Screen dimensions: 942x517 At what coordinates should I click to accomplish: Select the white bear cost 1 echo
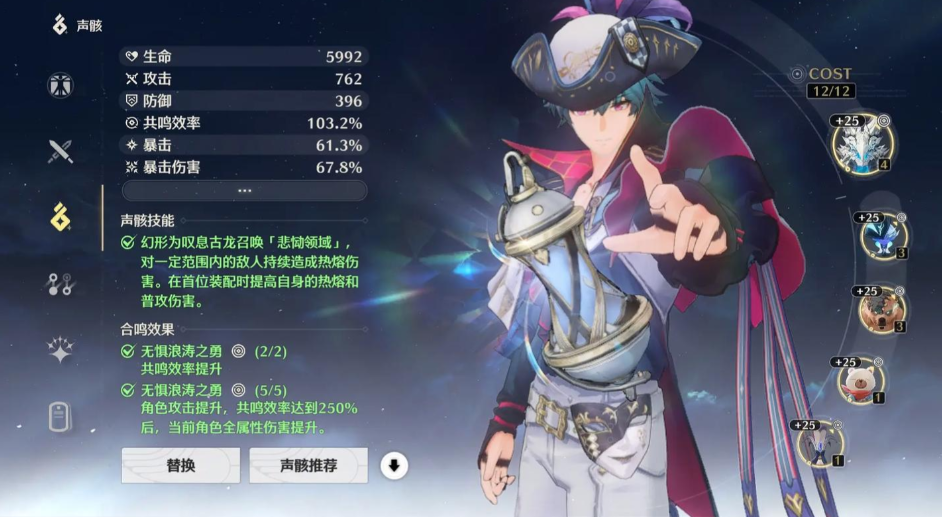tap(860, 380)
